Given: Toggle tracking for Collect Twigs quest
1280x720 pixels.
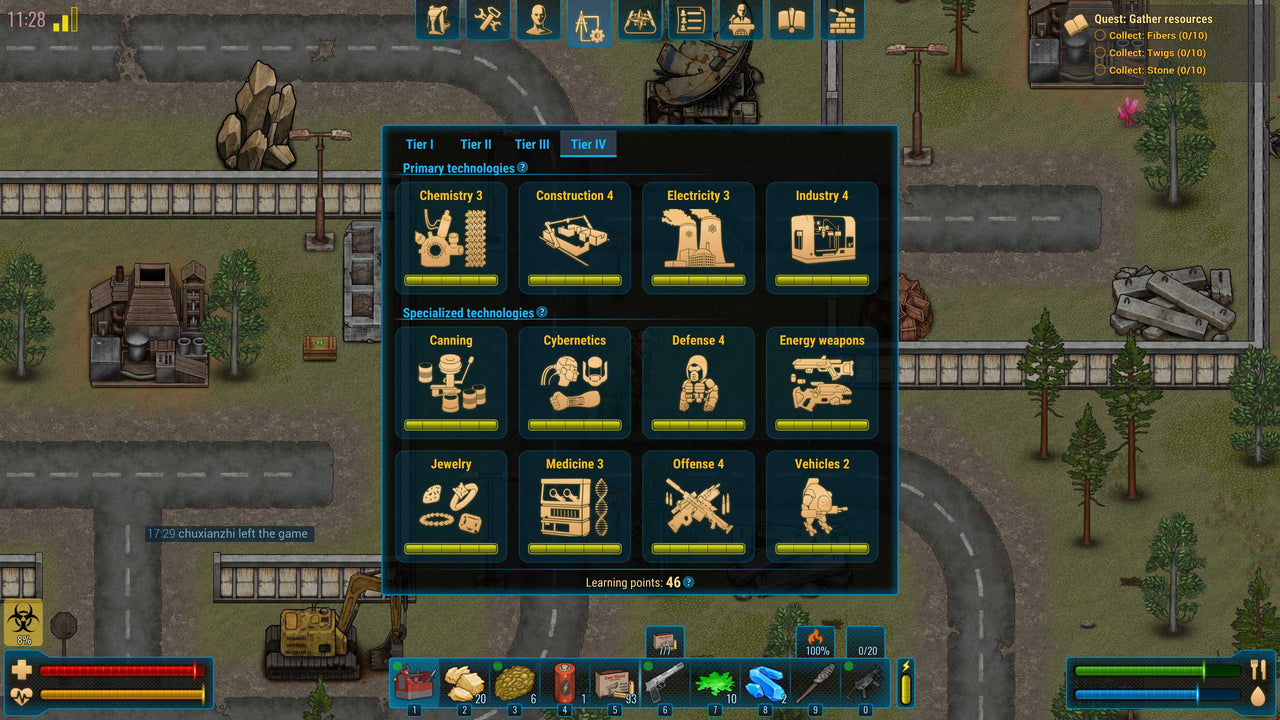Looking at the screenshot, I should coord(1100,52).
